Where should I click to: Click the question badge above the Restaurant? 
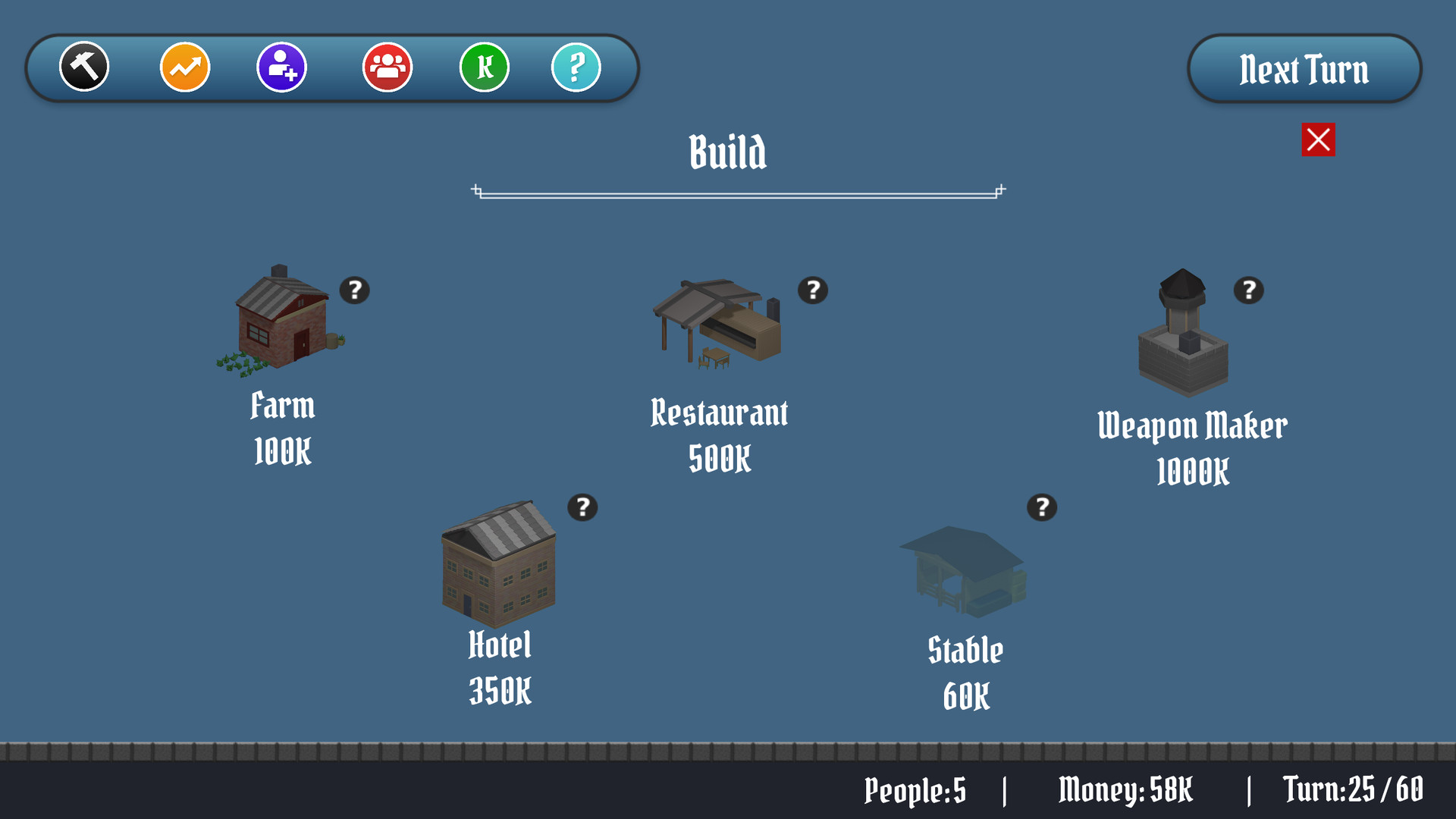pyautogui.click(x=812, y=290)
